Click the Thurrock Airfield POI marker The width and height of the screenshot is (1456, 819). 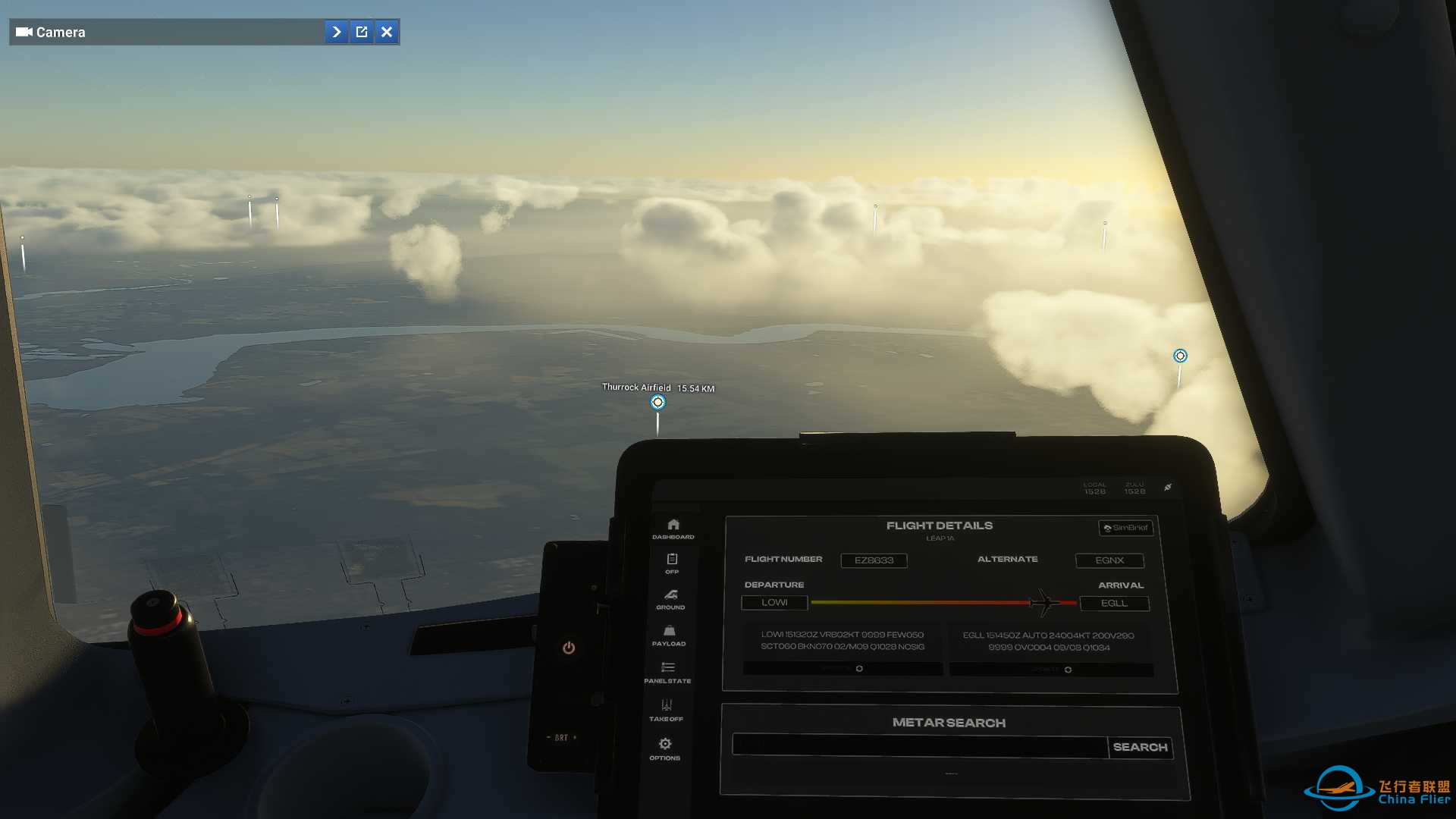(x=657, y=402)
